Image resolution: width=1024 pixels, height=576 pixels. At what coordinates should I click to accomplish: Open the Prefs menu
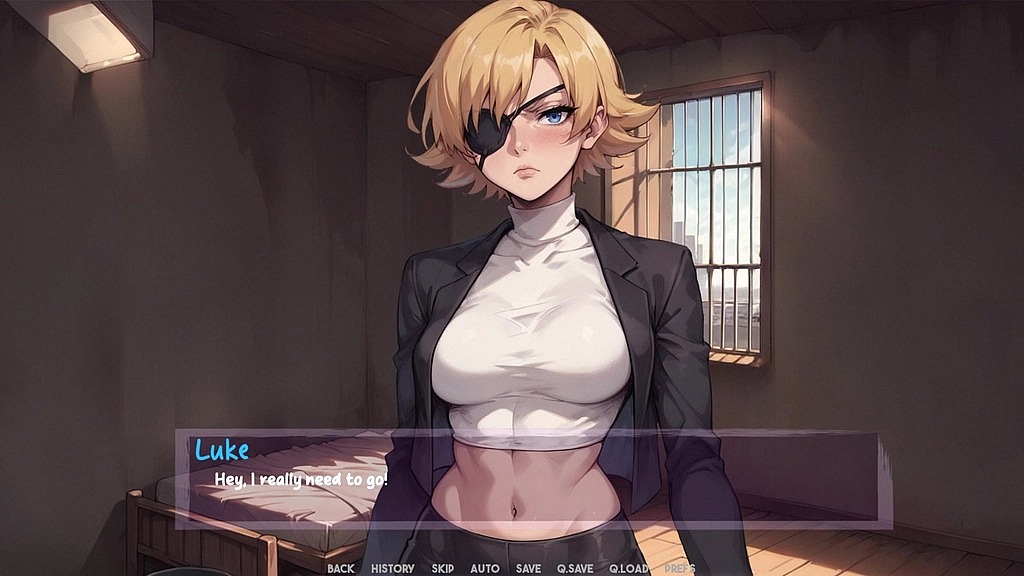point(680,568)
